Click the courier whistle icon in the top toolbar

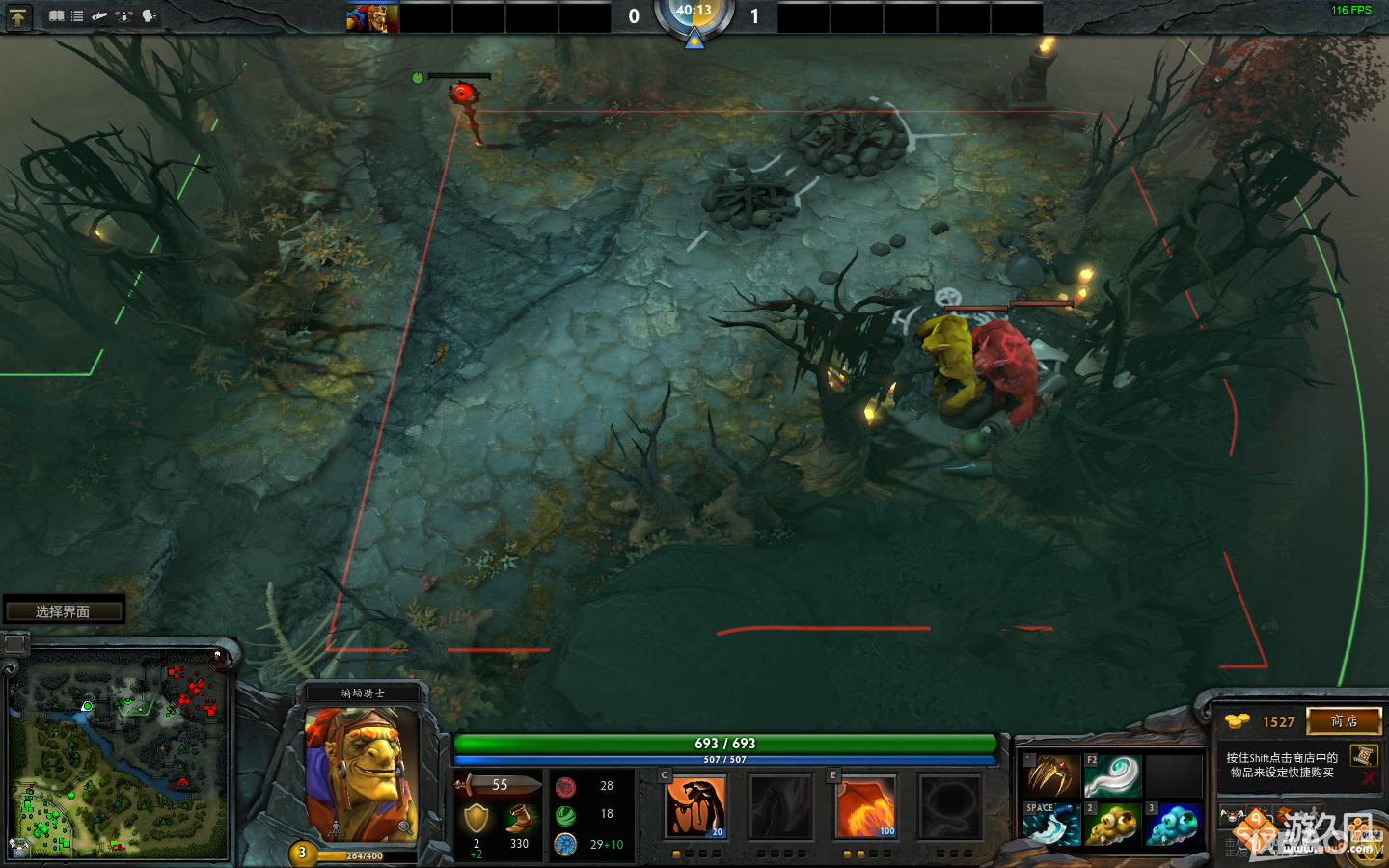(99, 15)
